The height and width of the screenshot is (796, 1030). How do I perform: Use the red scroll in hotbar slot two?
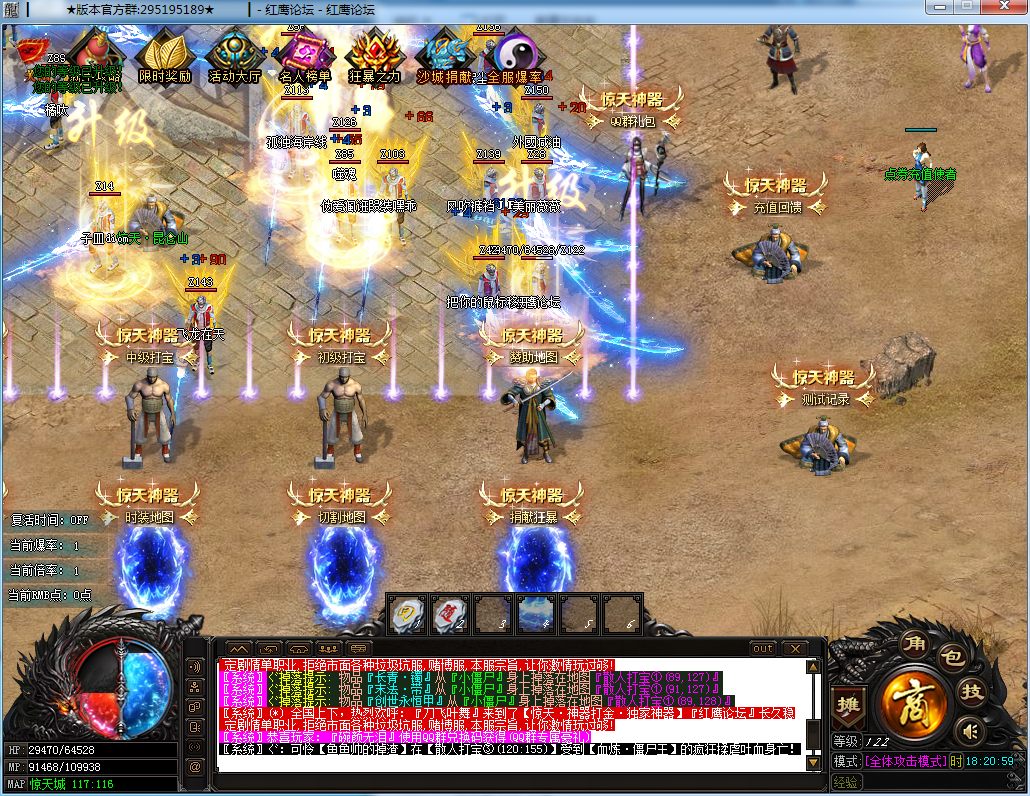(x=449, y=613)
